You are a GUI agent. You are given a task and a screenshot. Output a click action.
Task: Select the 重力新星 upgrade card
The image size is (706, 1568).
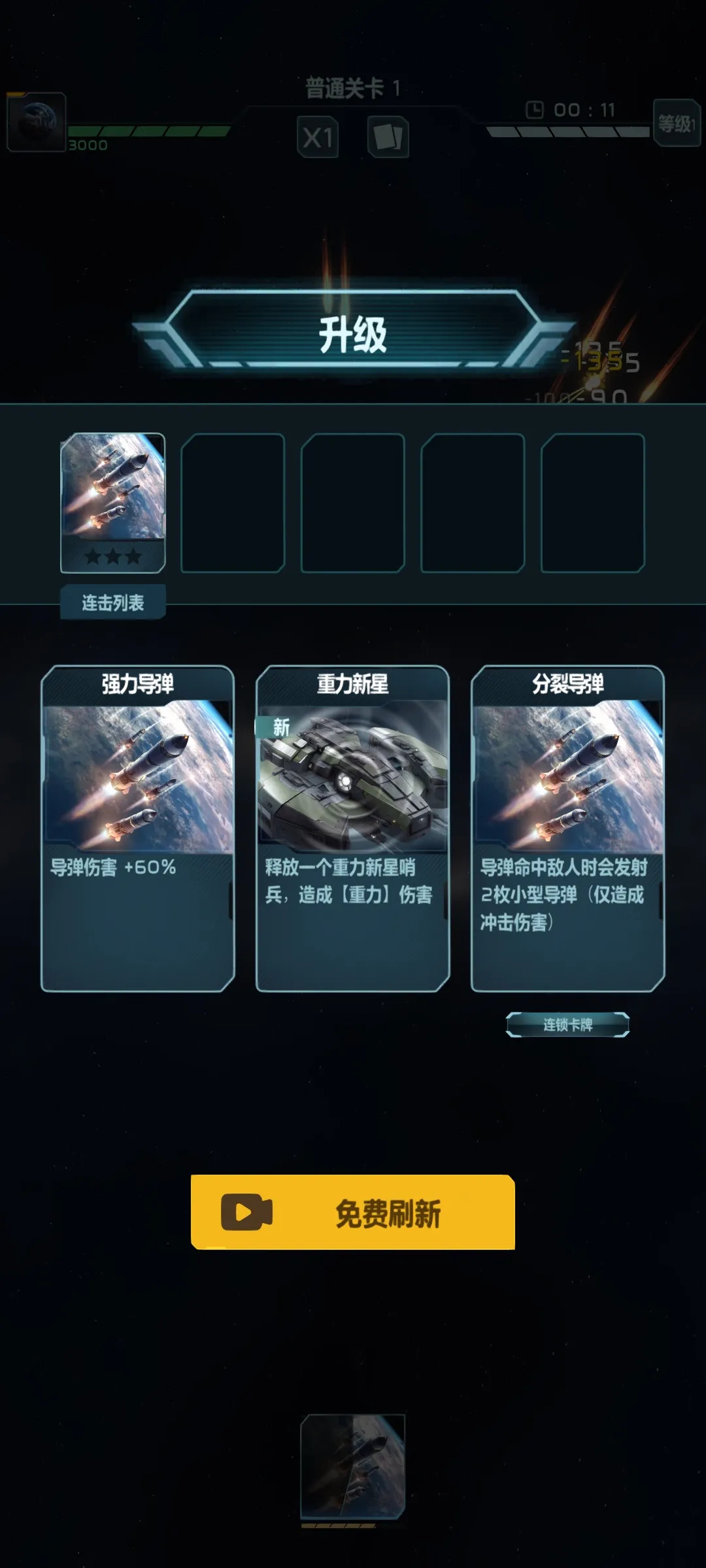point(352,828)
